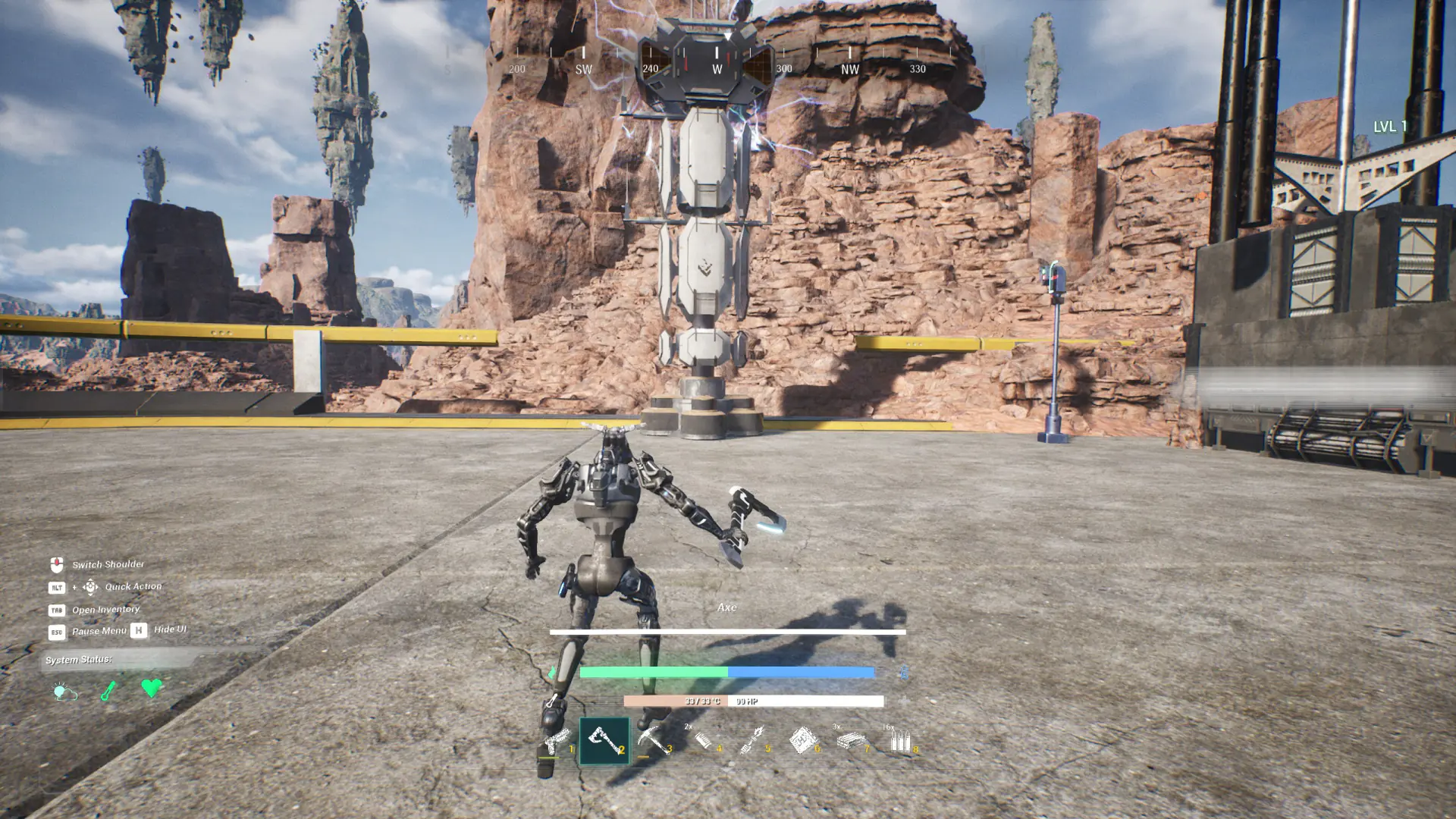Select the crate item in slot 6
The width and height of the screenshot is (1456, 819).
point(802,740)
